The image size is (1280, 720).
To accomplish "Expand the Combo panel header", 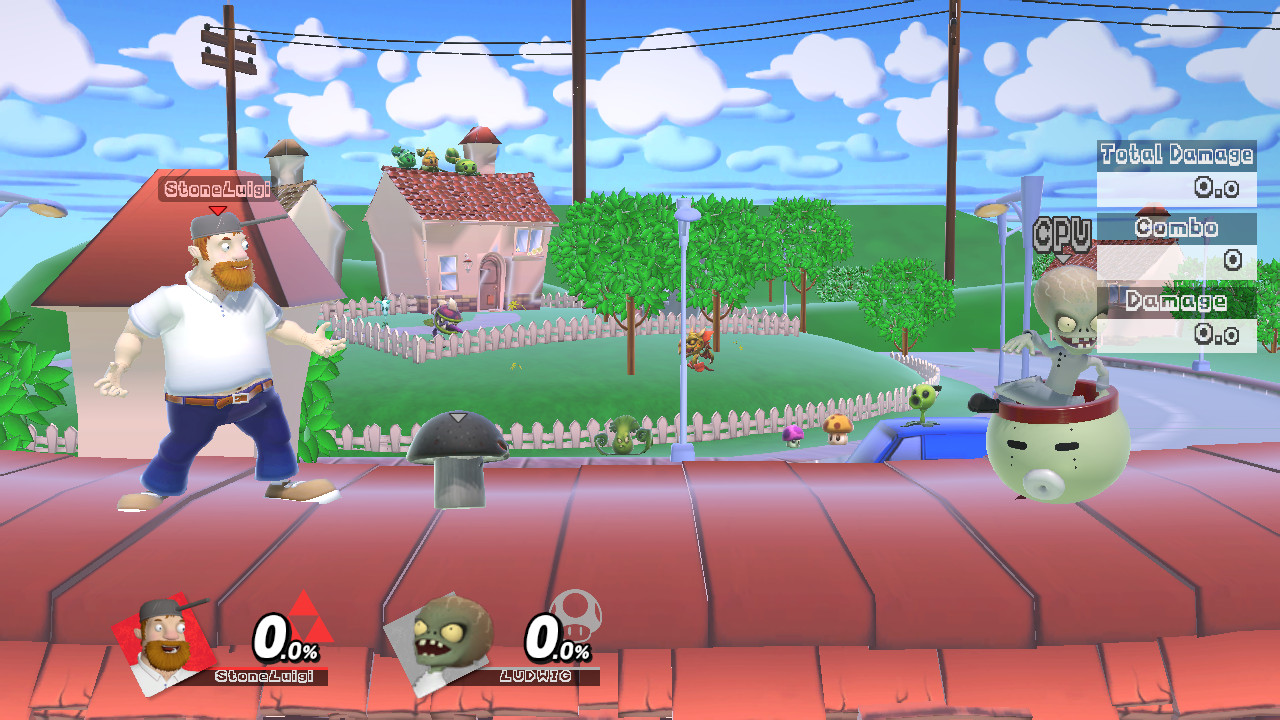I will 1176,228.
